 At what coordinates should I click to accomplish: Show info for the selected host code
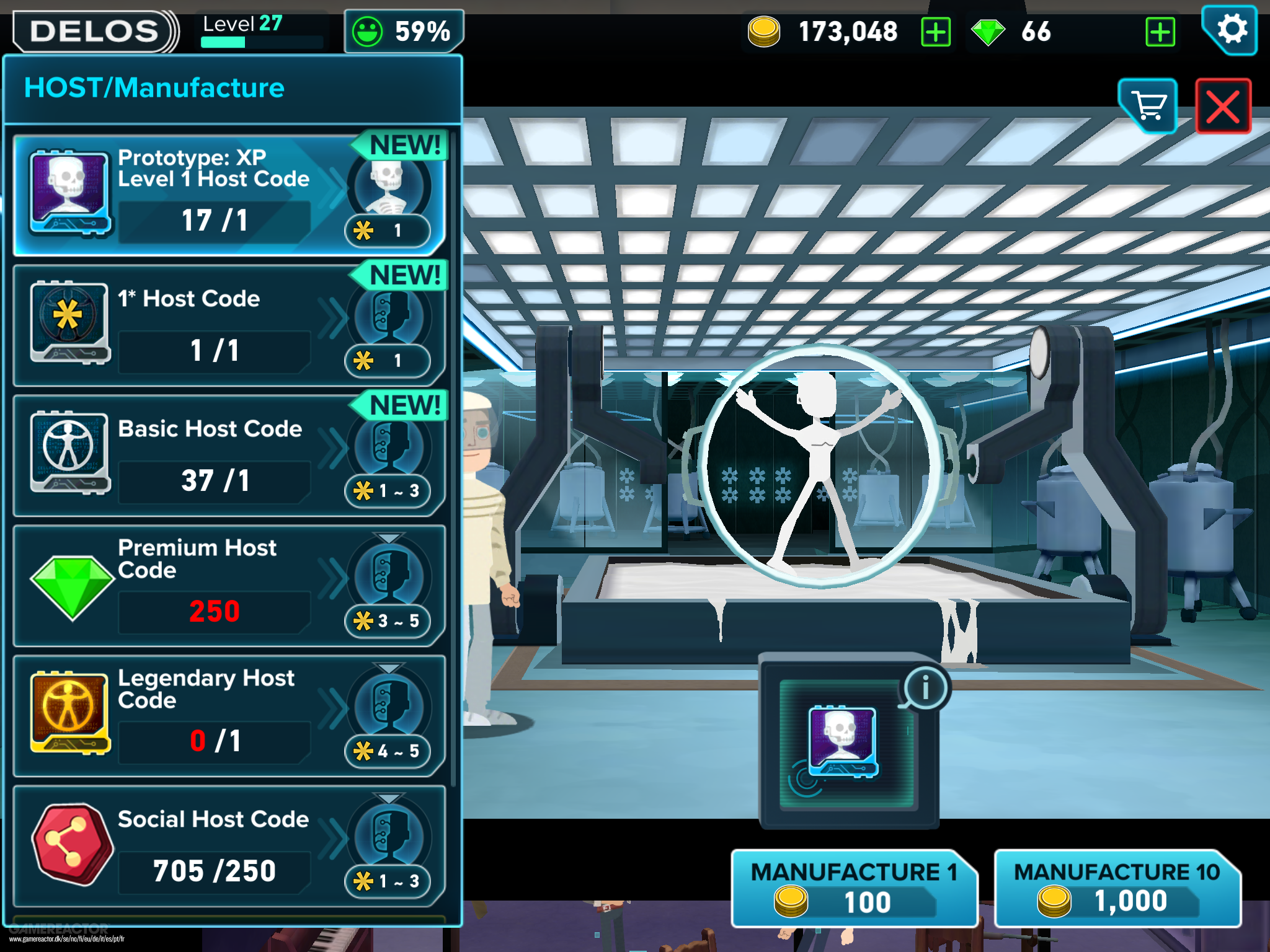(x=925, y=687)
